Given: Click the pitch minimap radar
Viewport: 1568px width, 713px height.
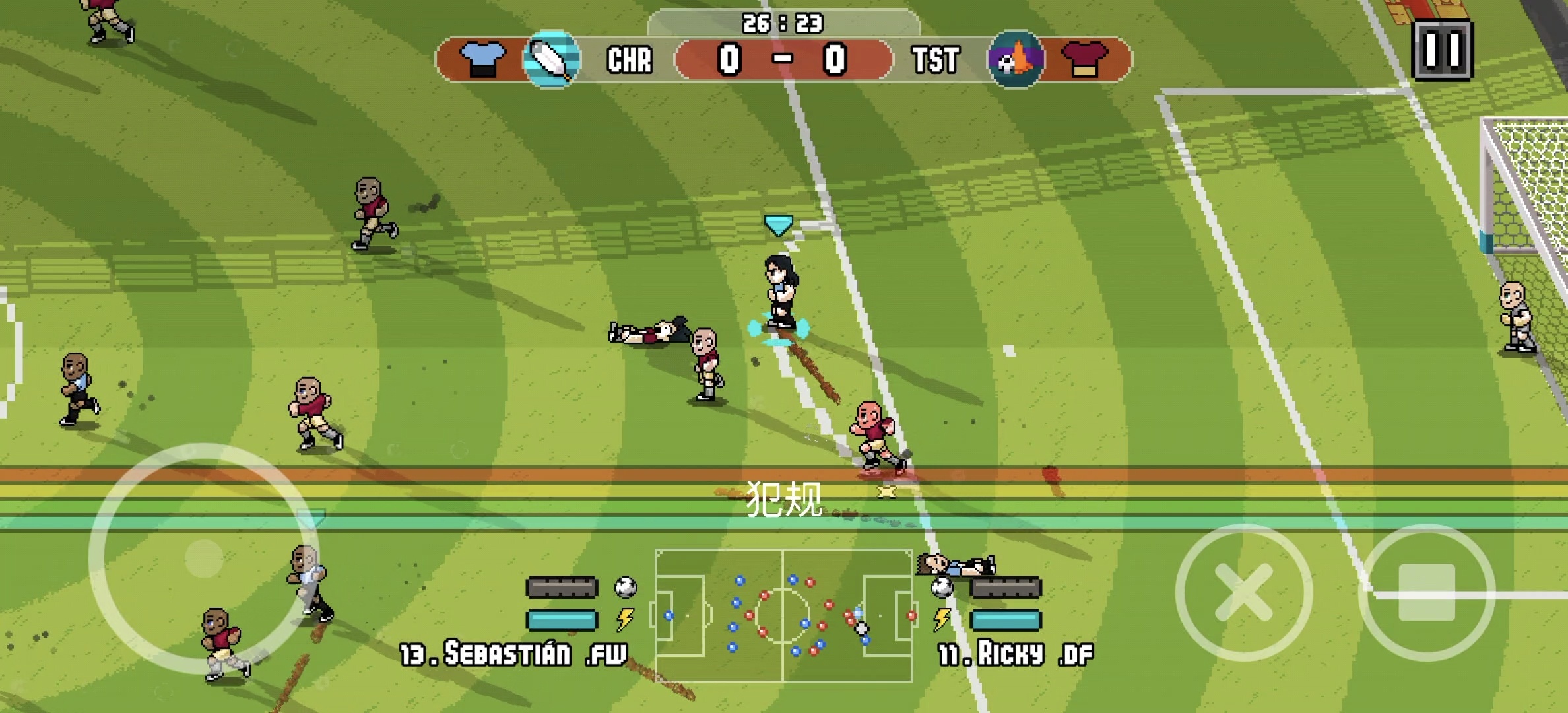Looking at the screenshot, I should [783, 615].
